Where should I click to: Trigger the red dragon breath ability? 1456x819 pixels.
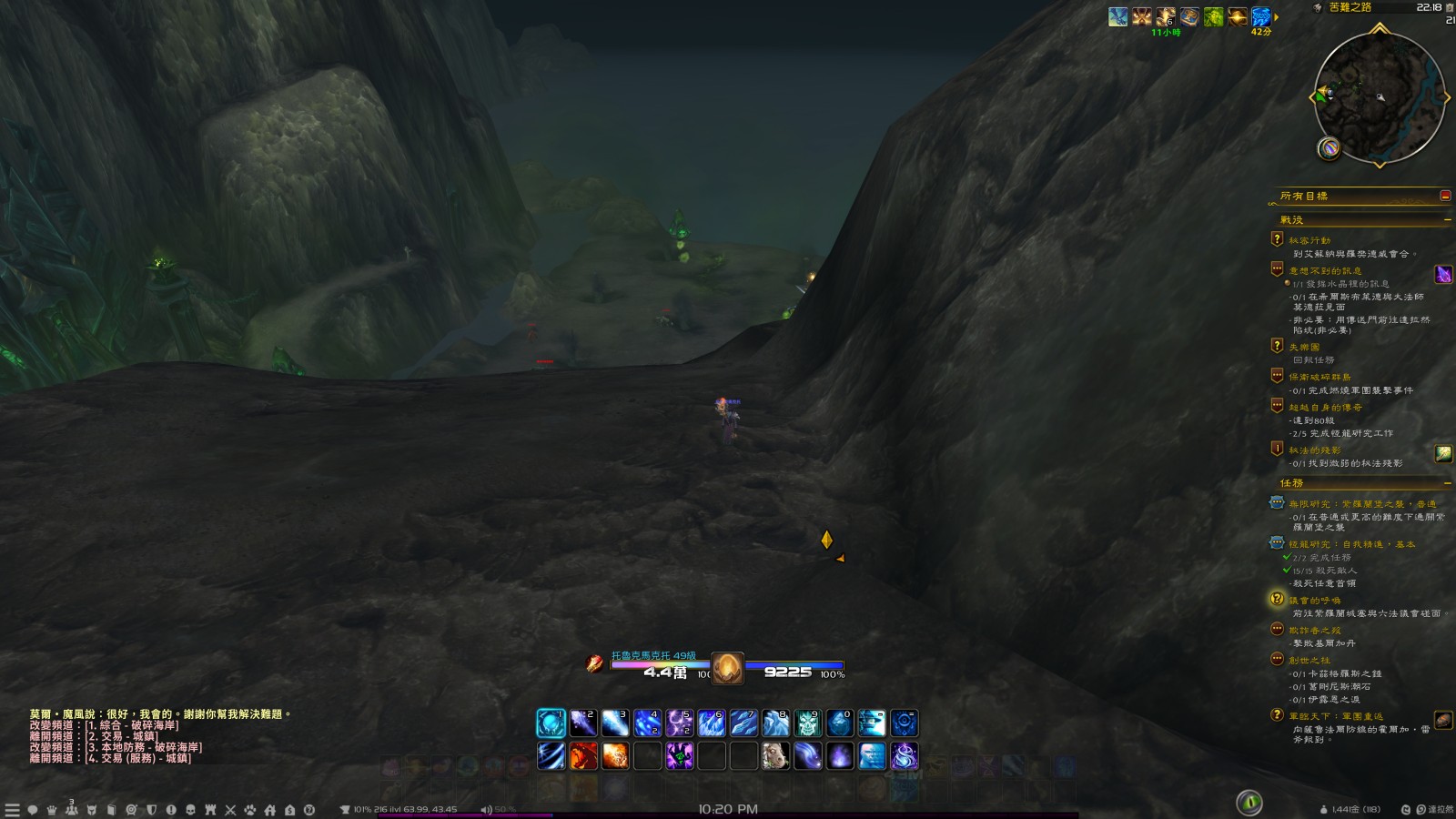[583, 755]
